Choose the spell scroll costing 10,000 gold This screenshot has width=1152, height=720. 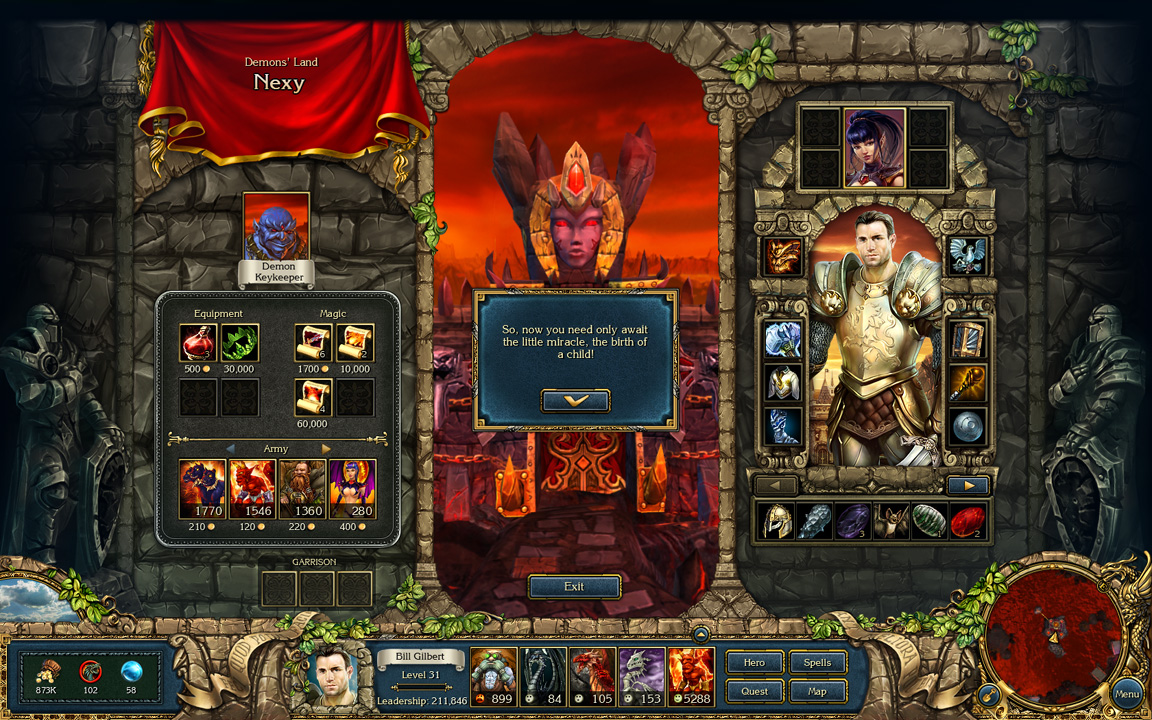[x=355, y=343]
